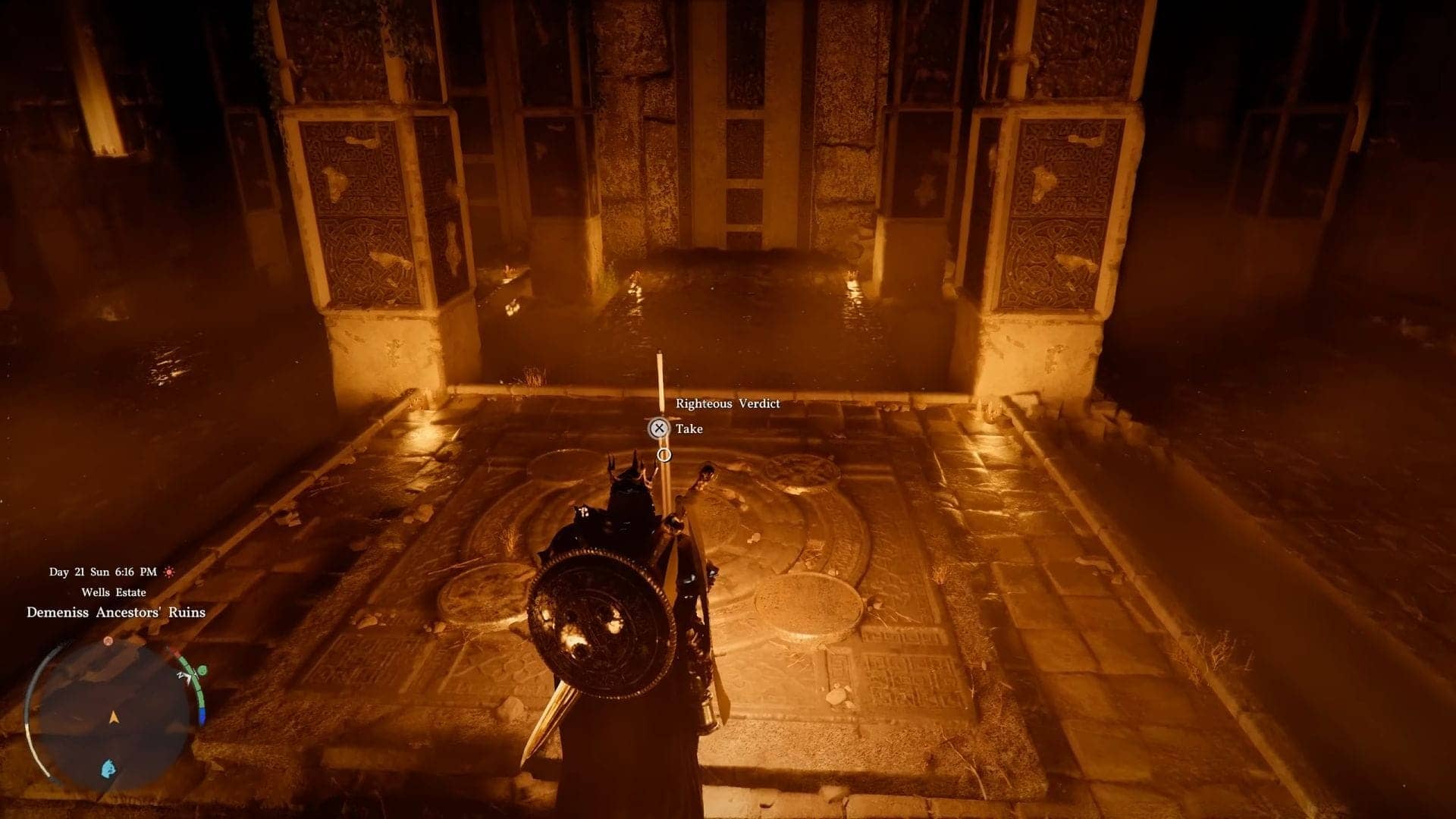Screen dimensions: 1456x819
Task: Select the sun weather icon beside the time
Action: pos(169,572)
